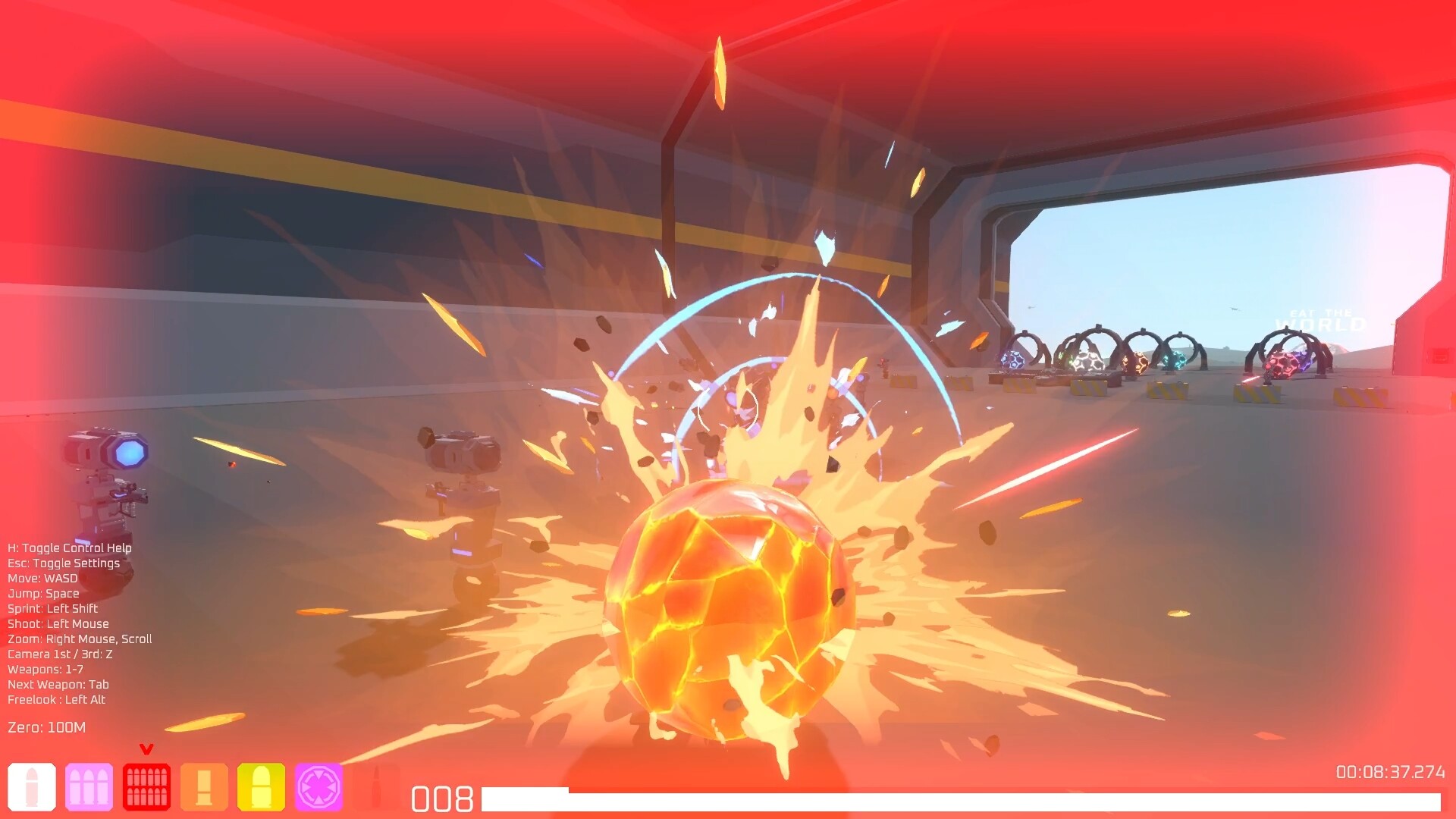1456x819 pixels.
Task: Toggle Settings via the Esc hint text
Action: pyautogui.click(x=64, y=563)
